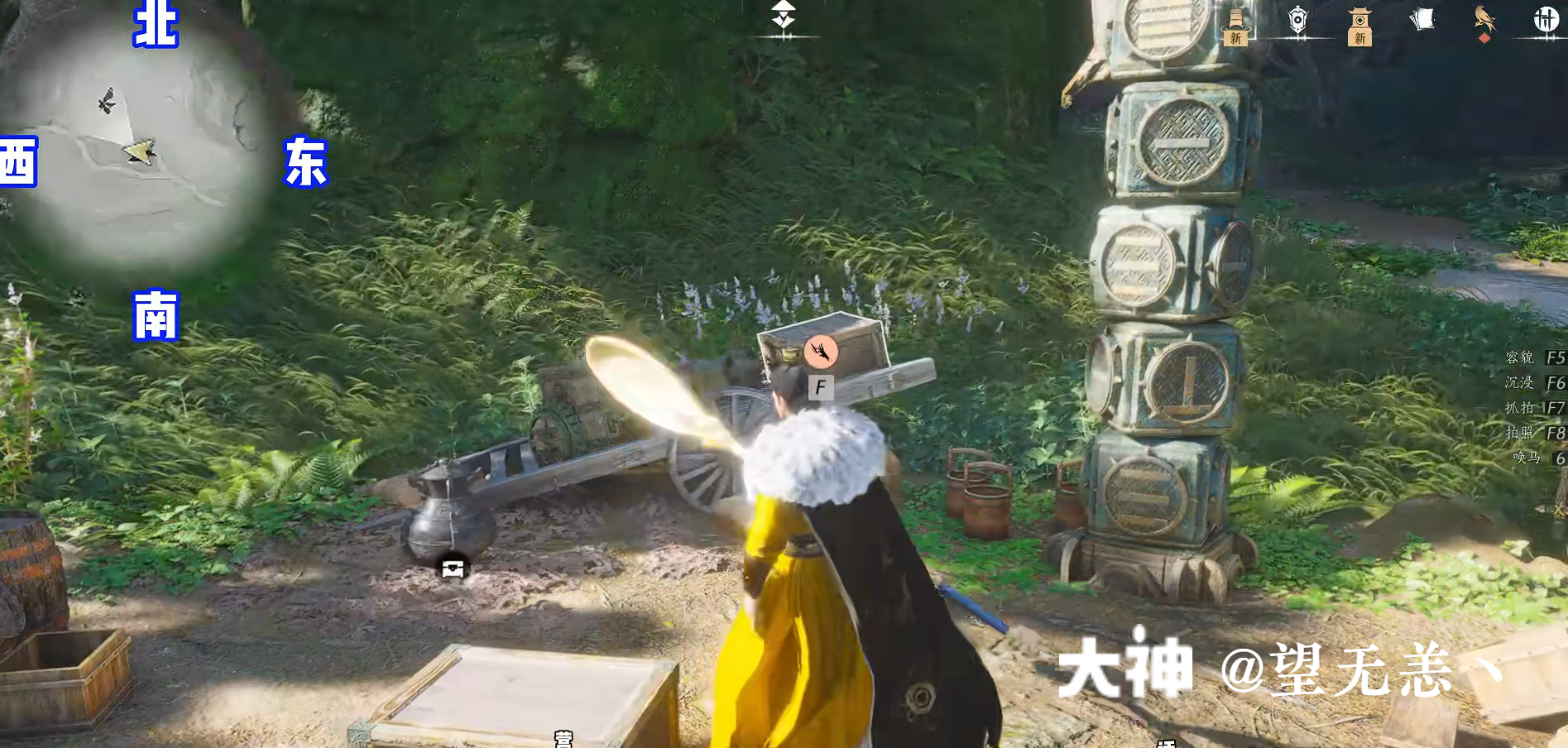1568x748 pixels.
Task: Open the shield emblem icon in top HUD
Action: pyautogui.click(x=1297, y=19)
